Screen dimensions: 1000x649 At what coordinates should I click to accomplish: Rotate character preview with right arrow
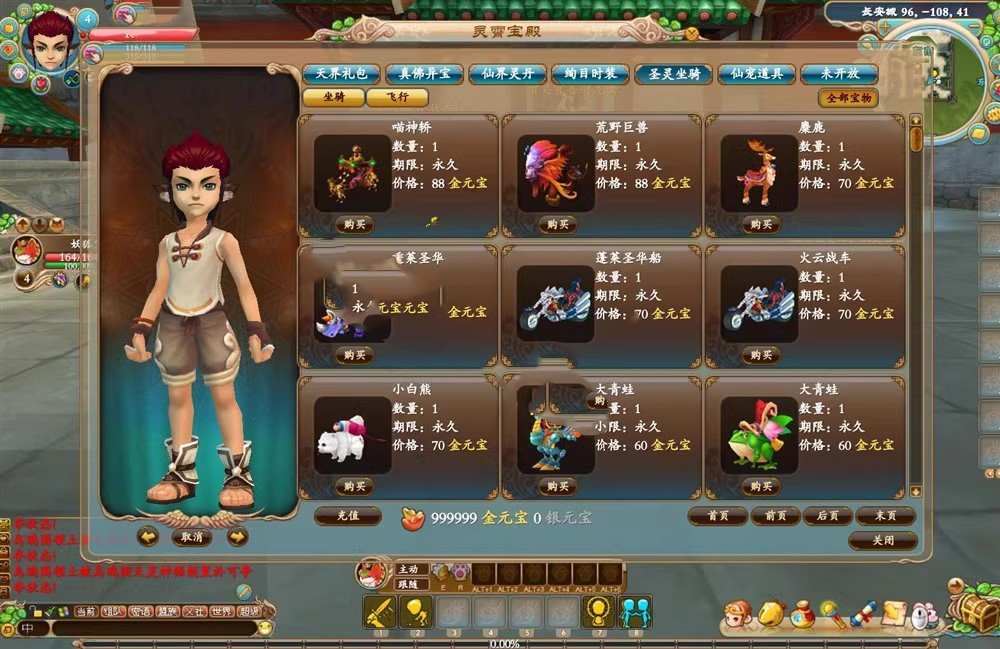click(237, 537)
